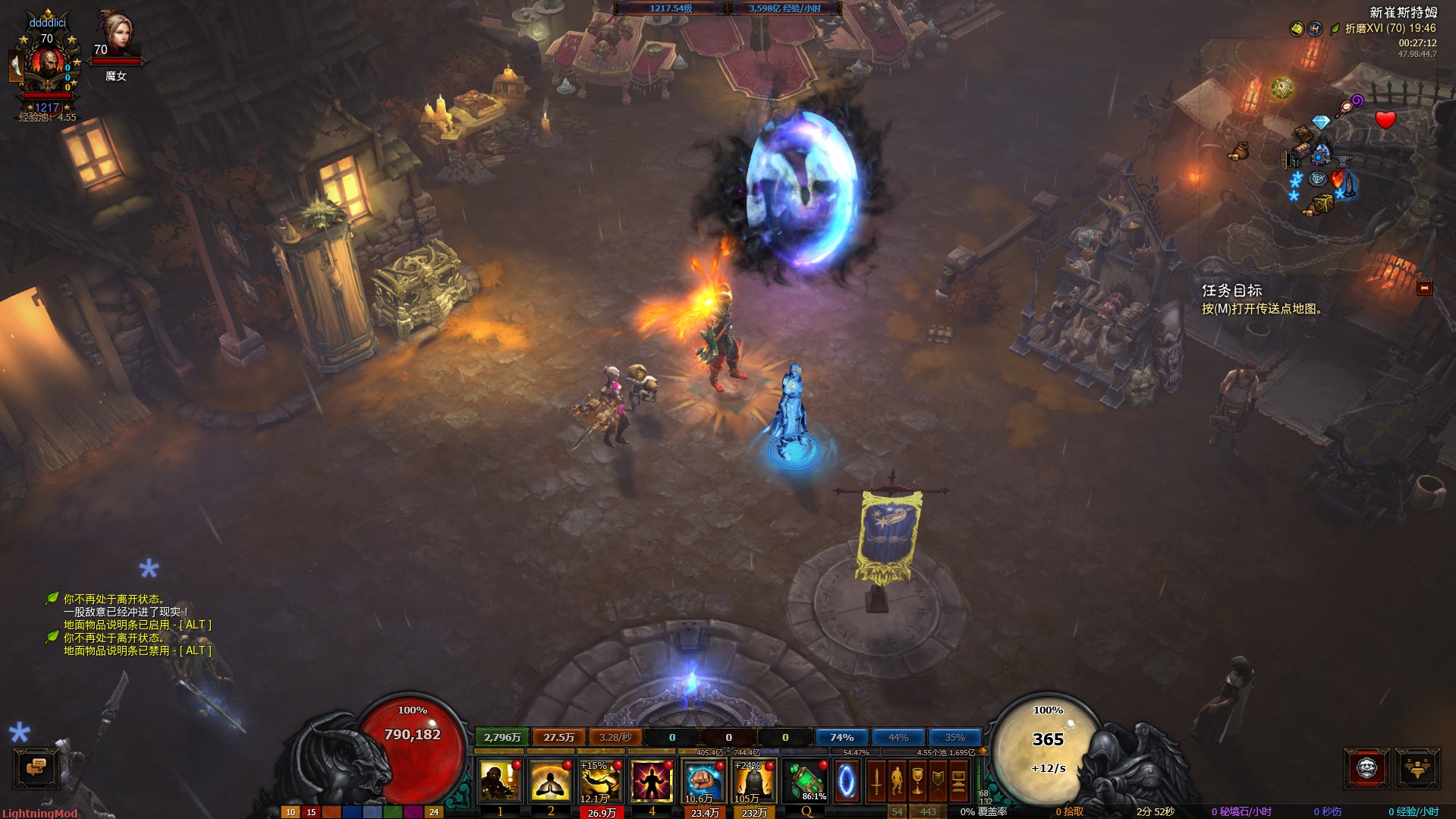Drink the green health potion
The height and width of the screenshot is (819, 1456).
[804, 781]
